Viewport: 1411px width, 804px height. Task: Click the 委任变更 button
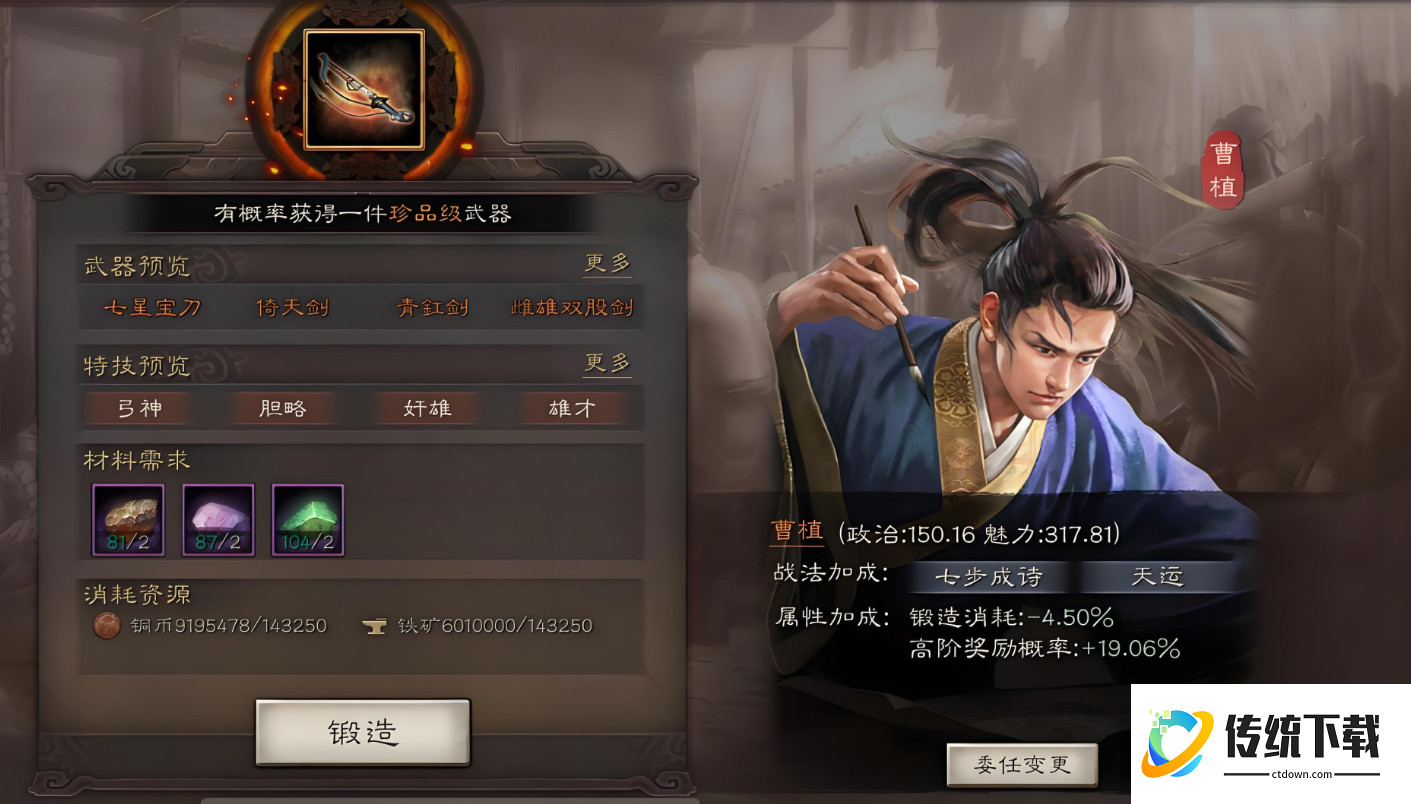coord(1020,763)
